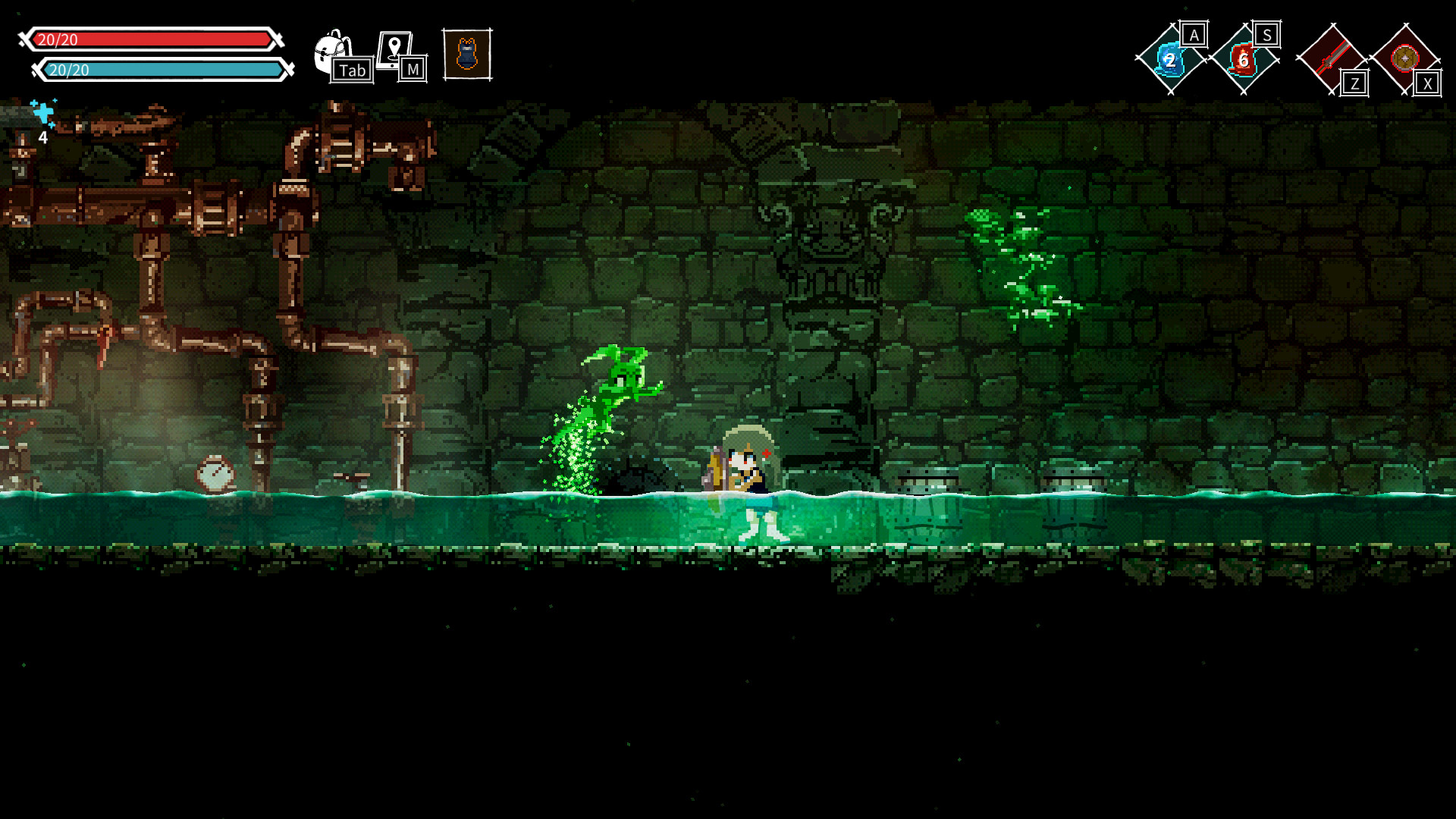The width and height of the screenshot is (1456, 819).
Task: Open the backpack inventory with Tab
Action: (328, 47)
